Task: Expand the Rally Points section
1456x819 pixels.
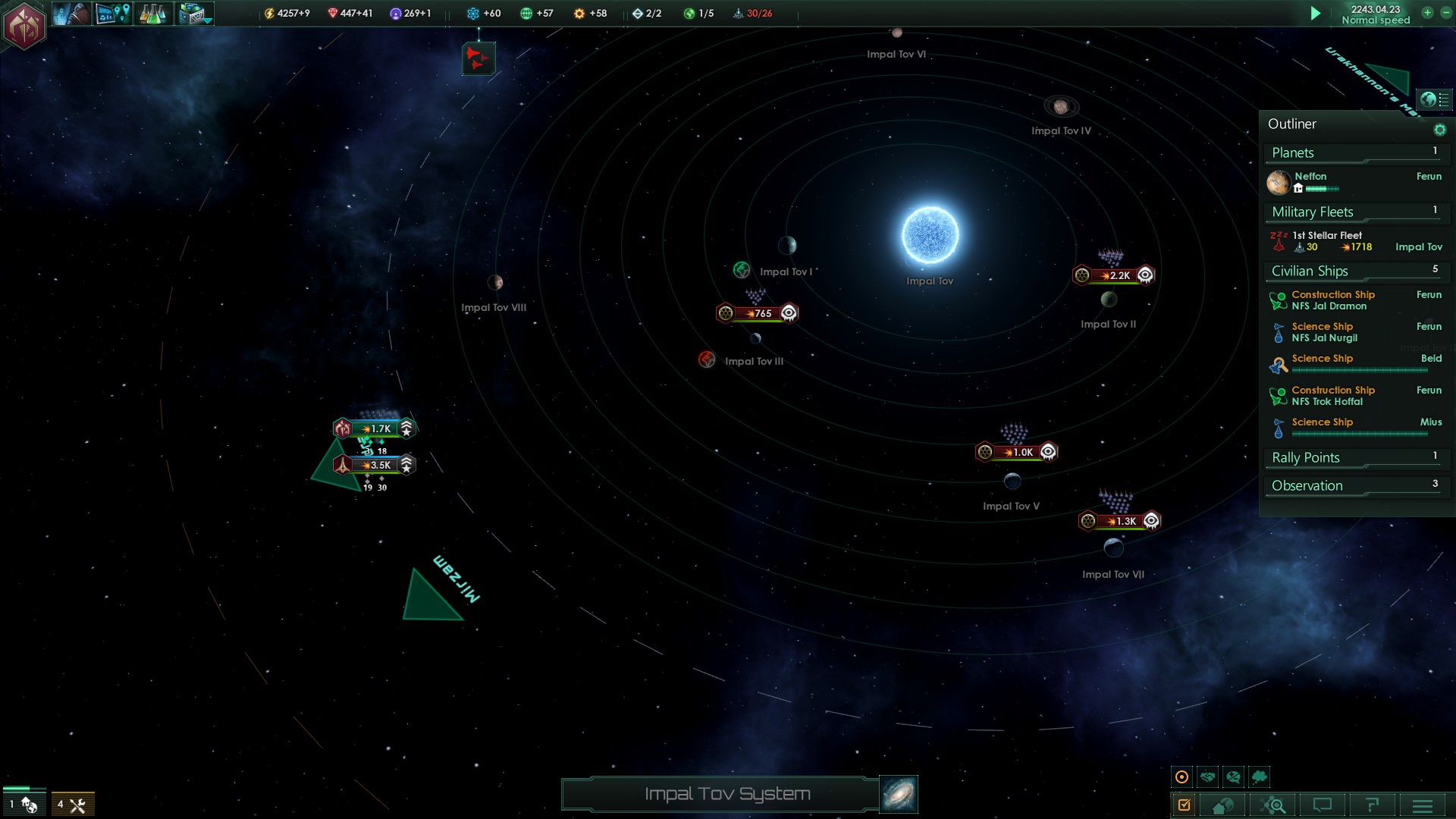Action: pos(1354,458)
